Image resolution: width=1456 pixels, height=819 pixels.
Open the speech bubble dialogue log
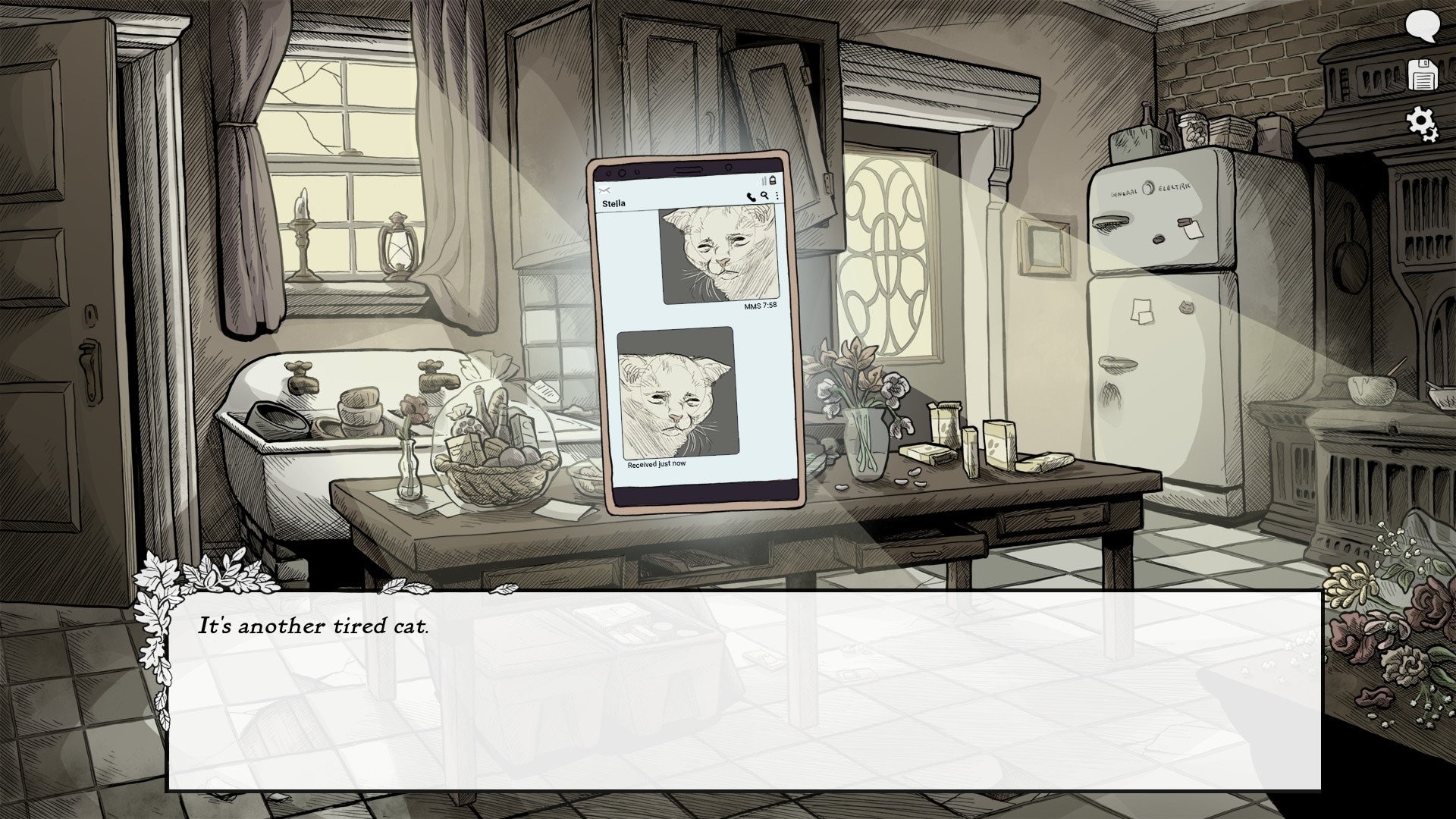click(1422, 27)
